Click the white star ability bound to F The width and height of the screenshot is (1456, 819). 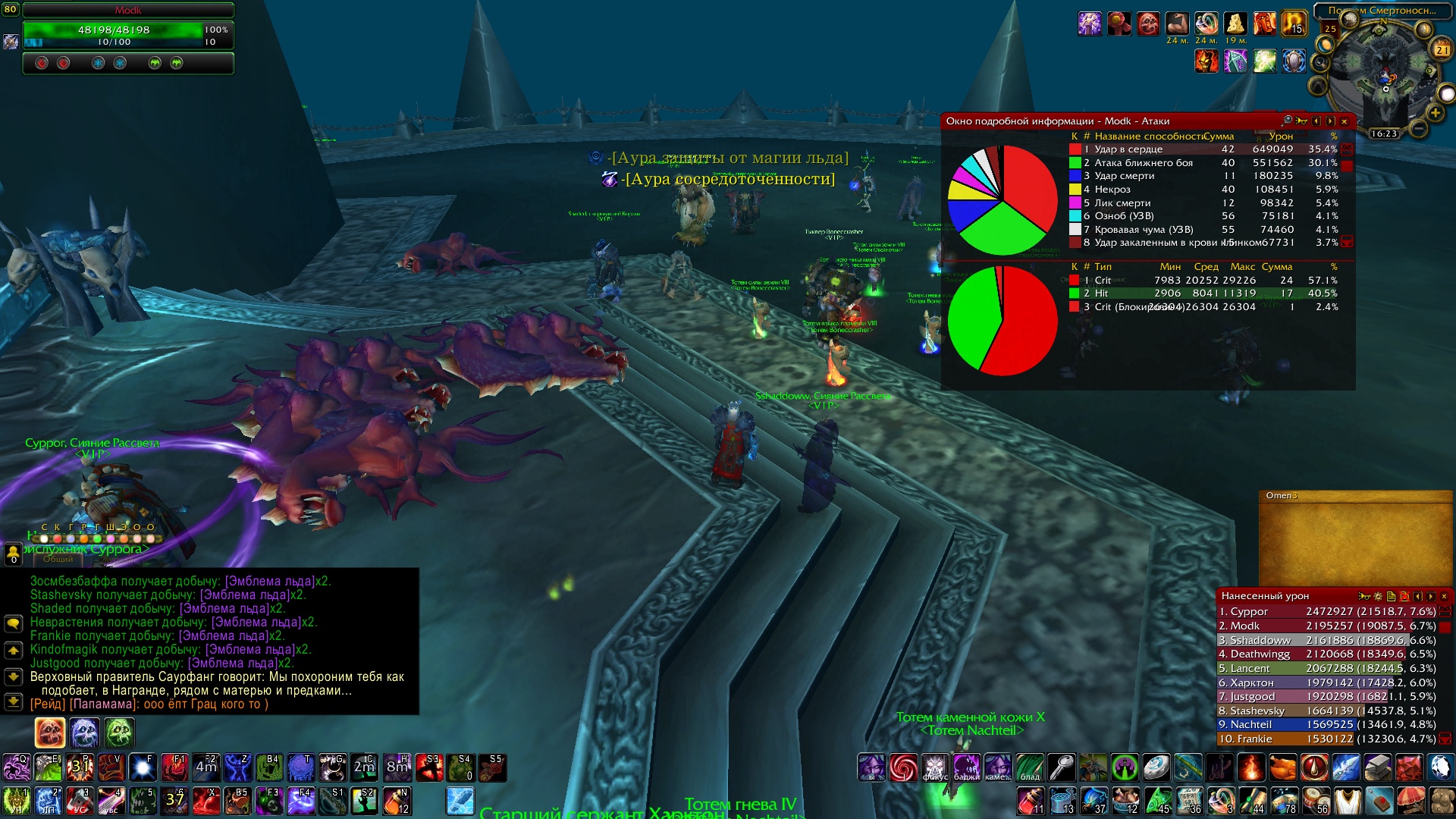pyautogui.click(x=143, y=767)
